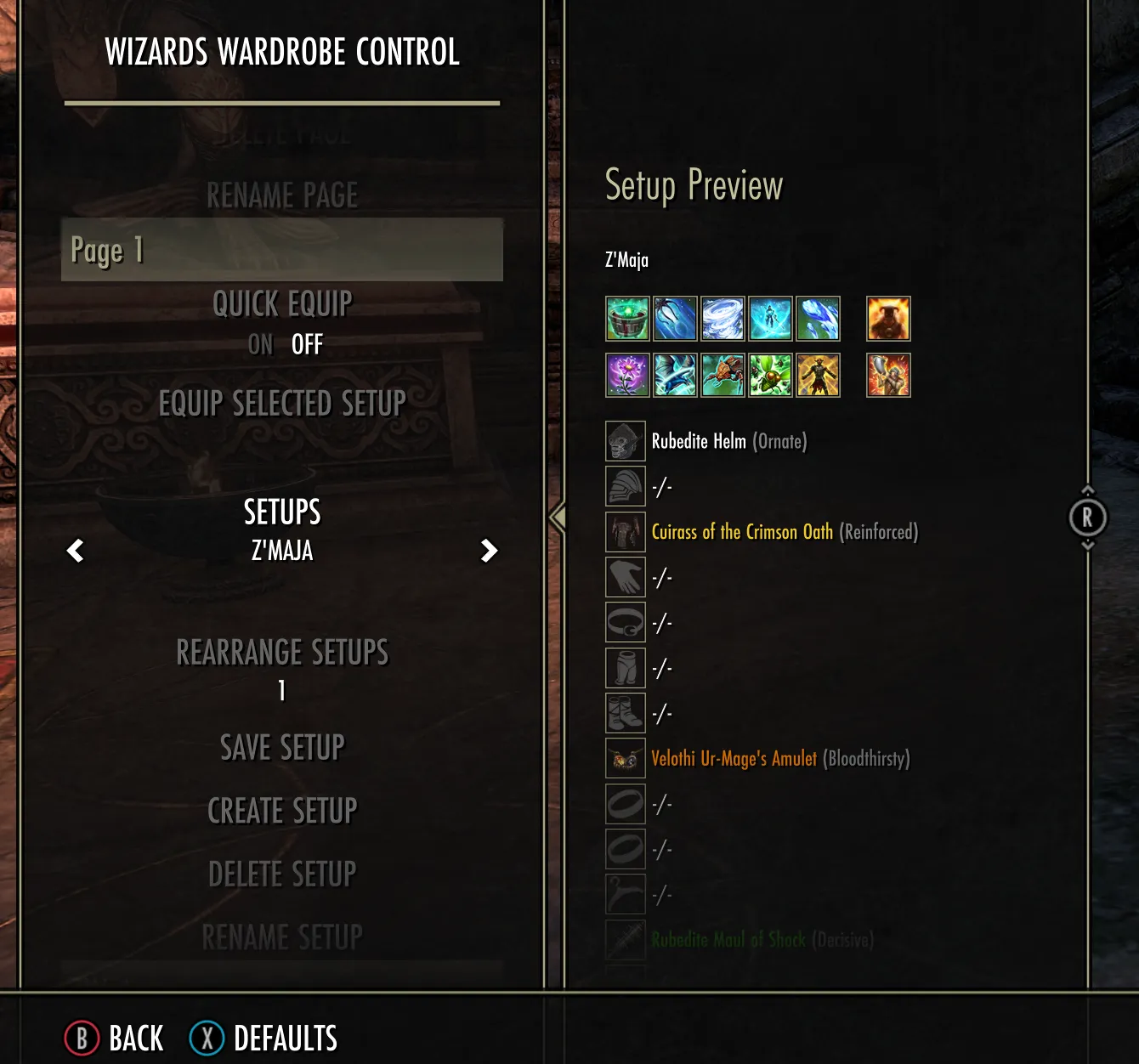Viewport: 1139px width, 1064px height.
Task: Turn Quick Equip off
Action: pos(307,344)
